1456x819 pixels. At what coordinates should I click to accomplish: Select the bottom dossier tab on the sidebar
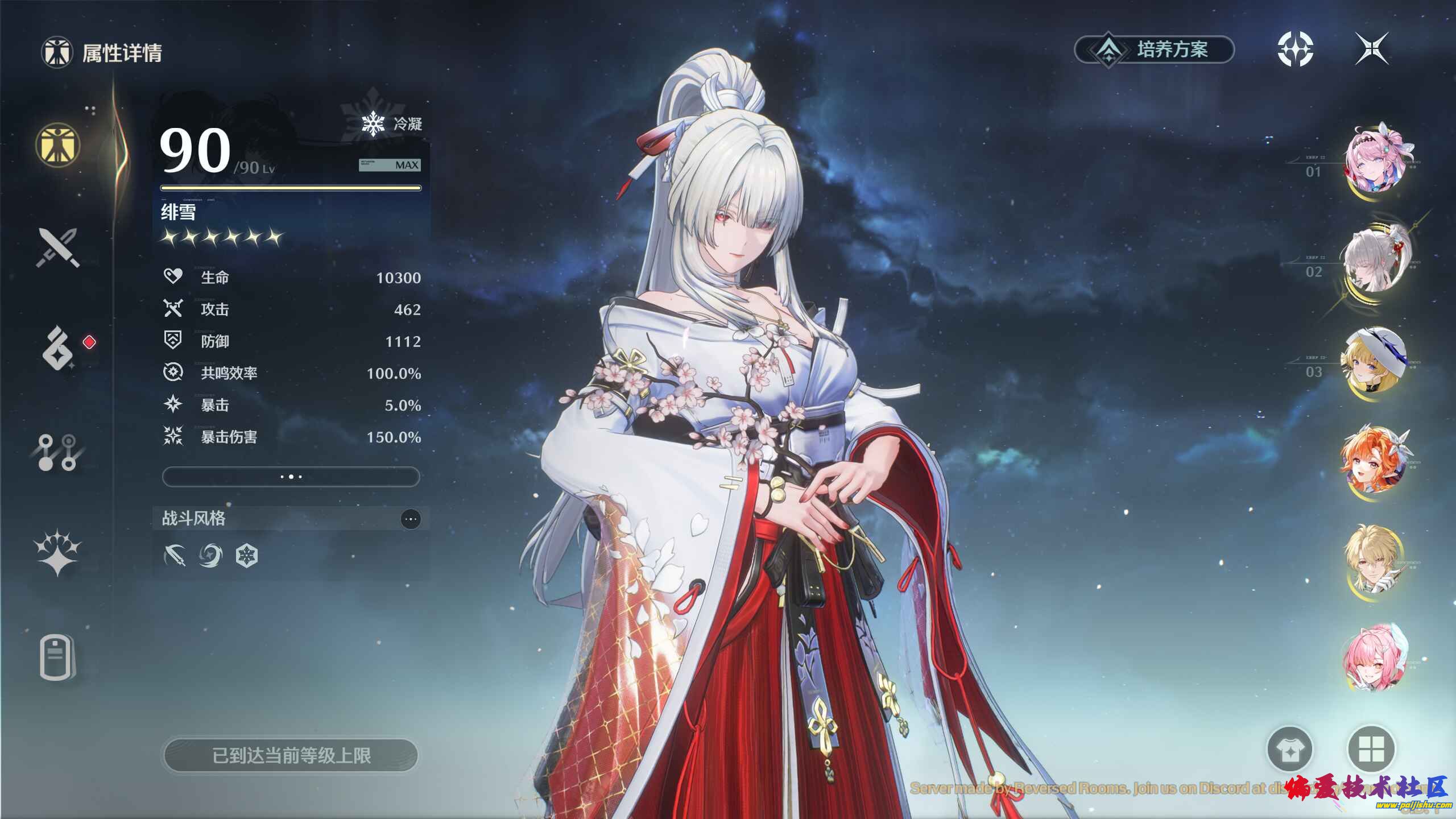tap(57, 658)
